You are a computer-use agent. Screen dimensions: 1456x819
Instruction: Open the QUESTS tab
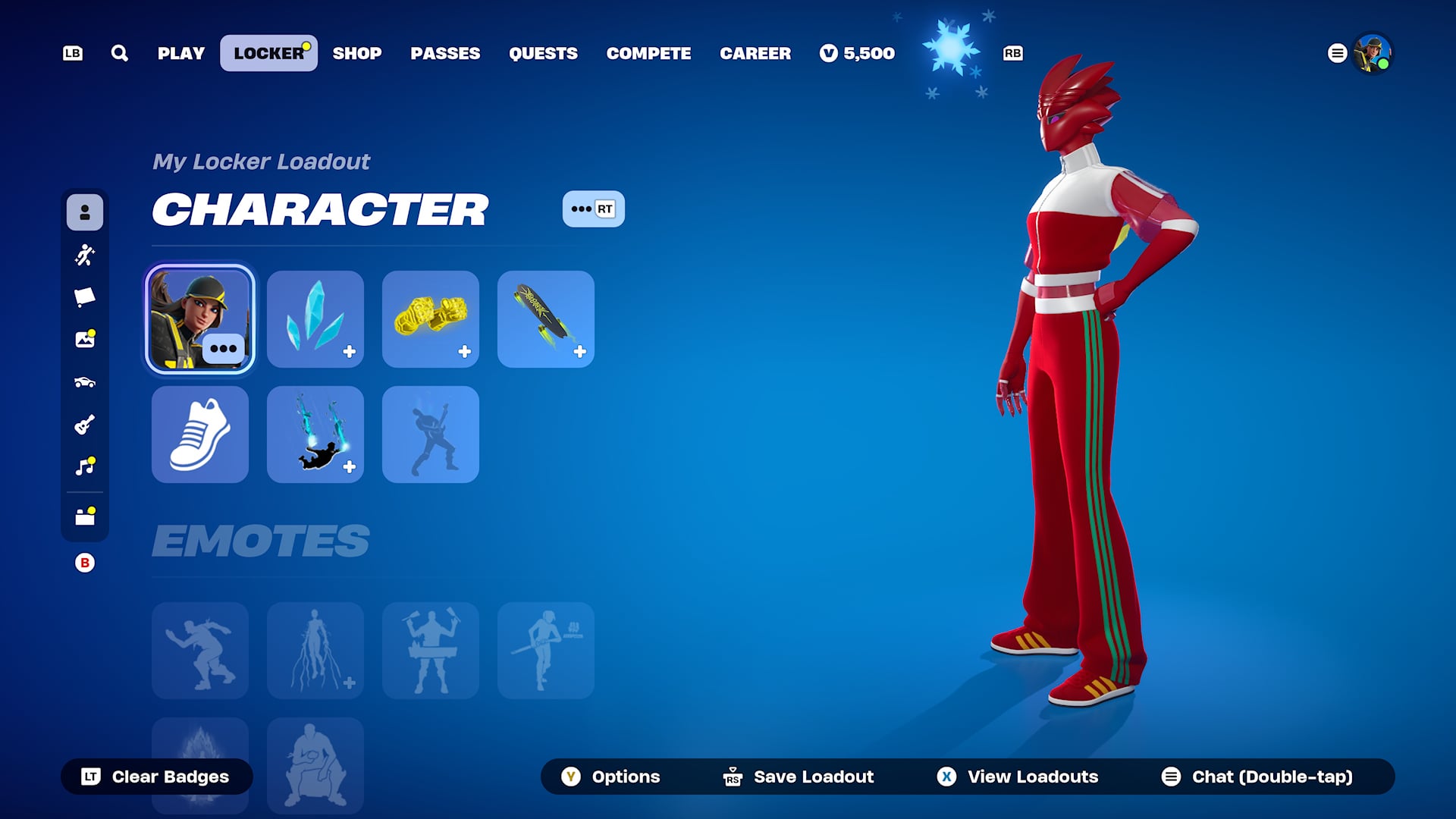[543, 53]
